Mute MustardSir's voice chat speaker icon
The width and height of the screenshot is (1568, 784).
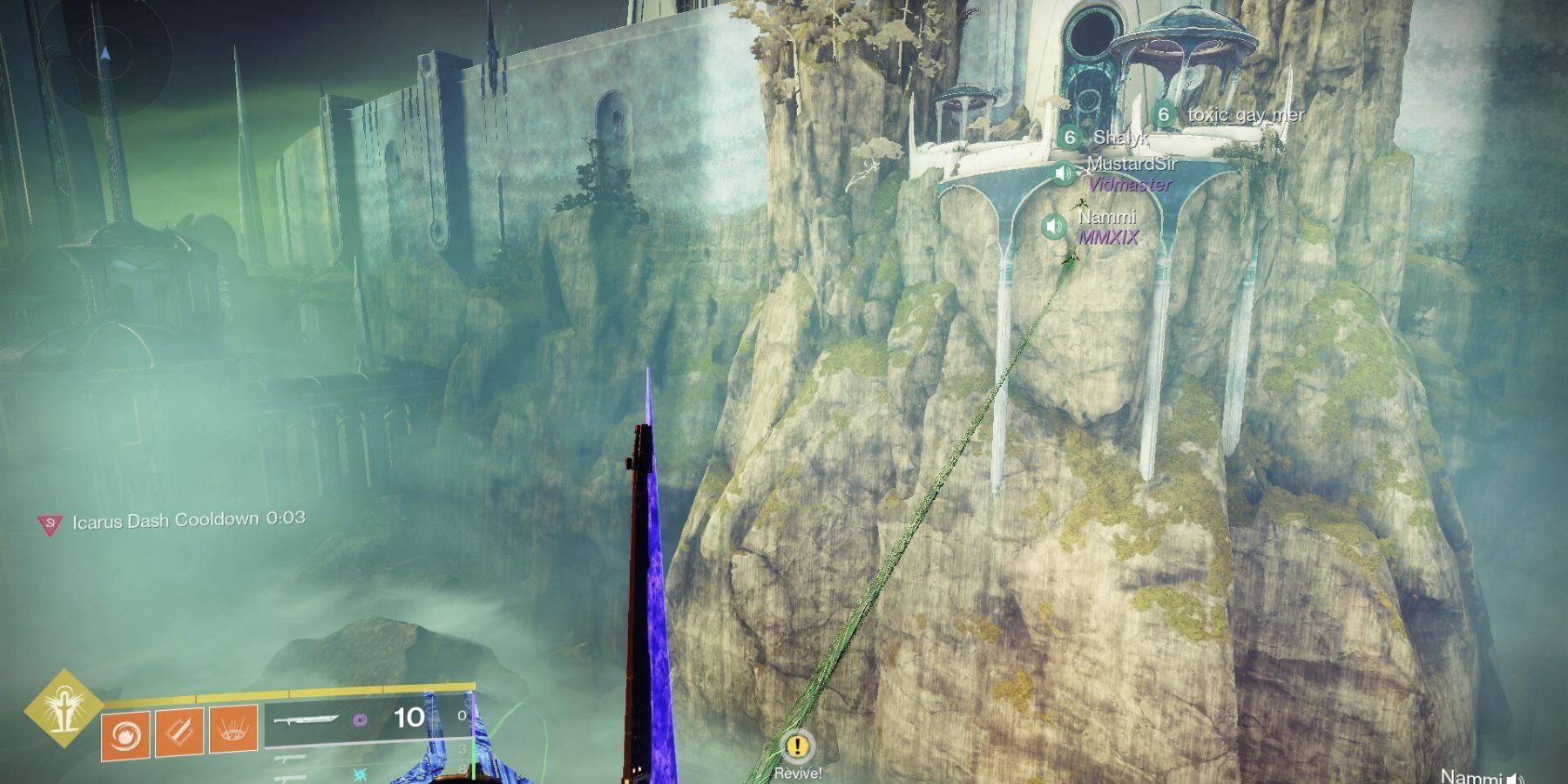[x=1064, y=172]
